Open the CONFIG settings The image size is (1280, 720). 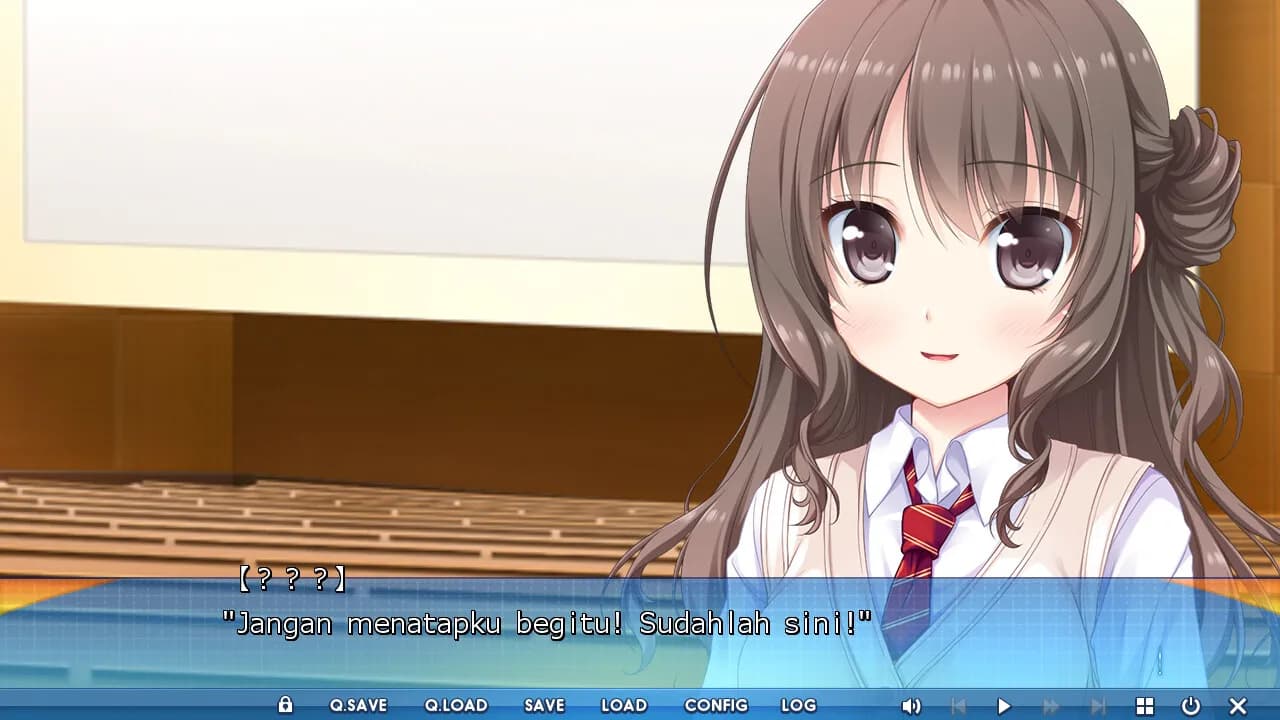point(716,705)
